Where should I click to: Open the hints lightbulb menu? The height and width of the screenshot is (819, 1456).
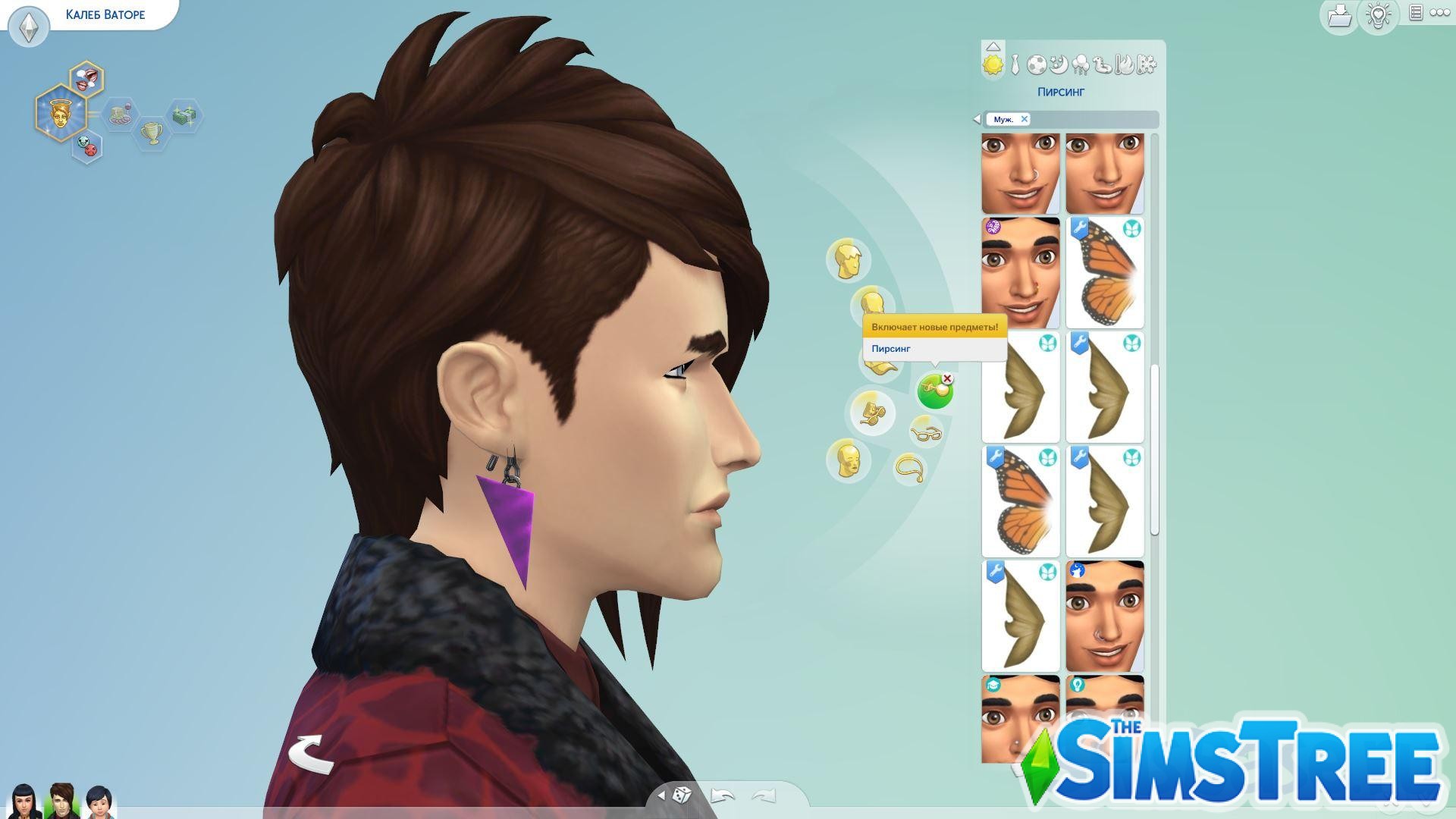click(1379, 15)
